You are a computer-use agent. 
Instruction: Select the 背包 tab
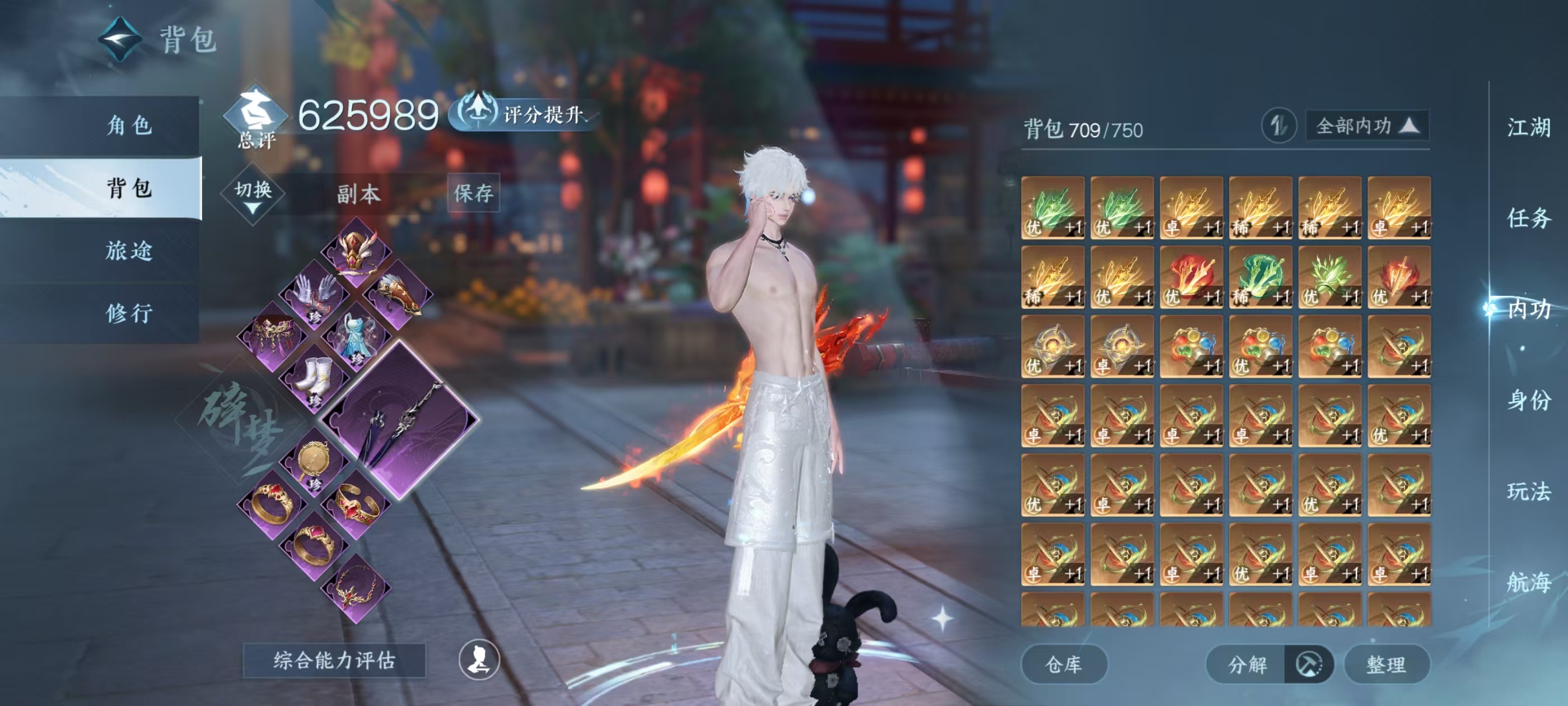(128, 188)
